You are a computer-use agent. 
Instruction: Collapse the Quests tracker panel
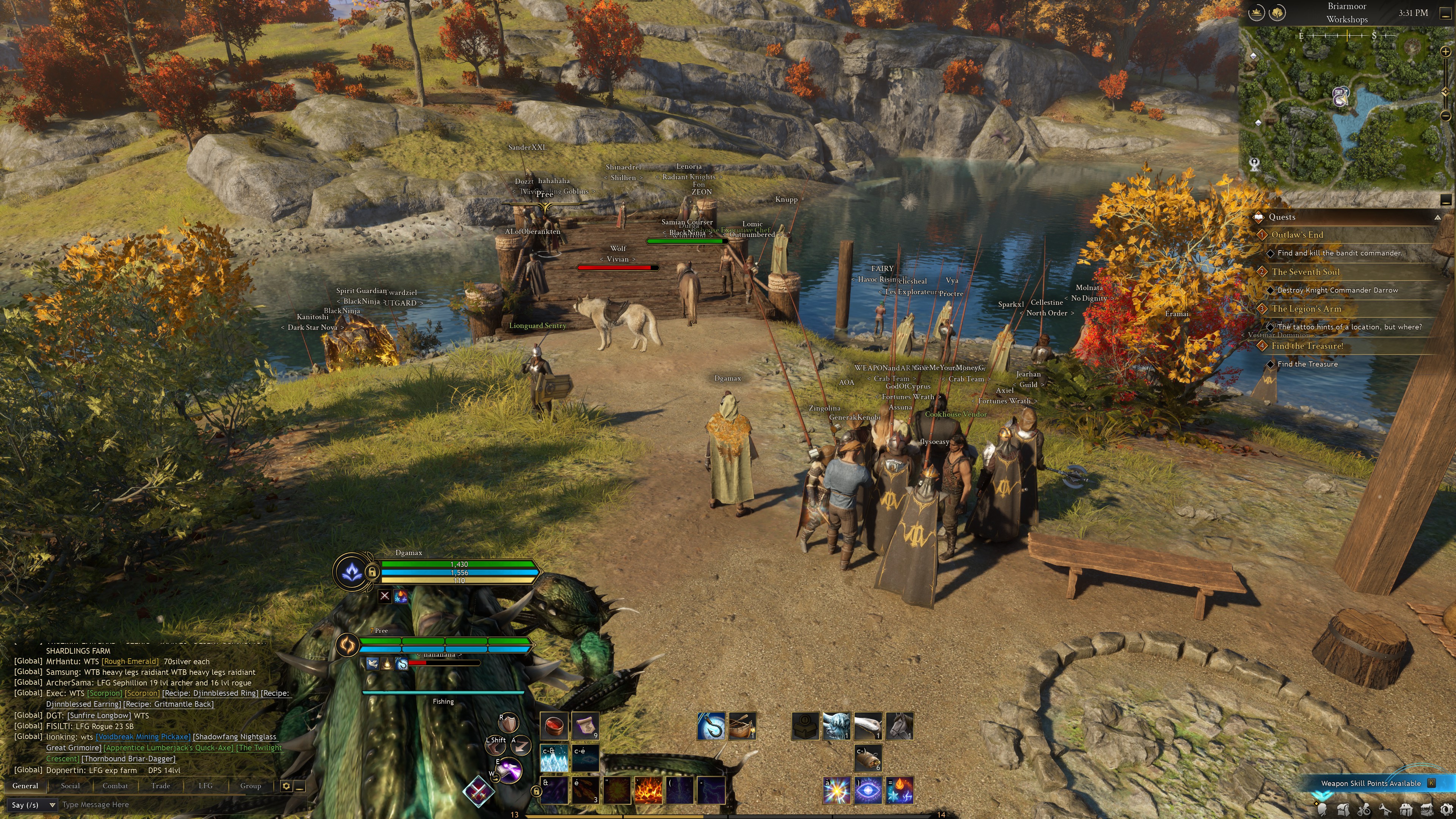pos(1437,218)
